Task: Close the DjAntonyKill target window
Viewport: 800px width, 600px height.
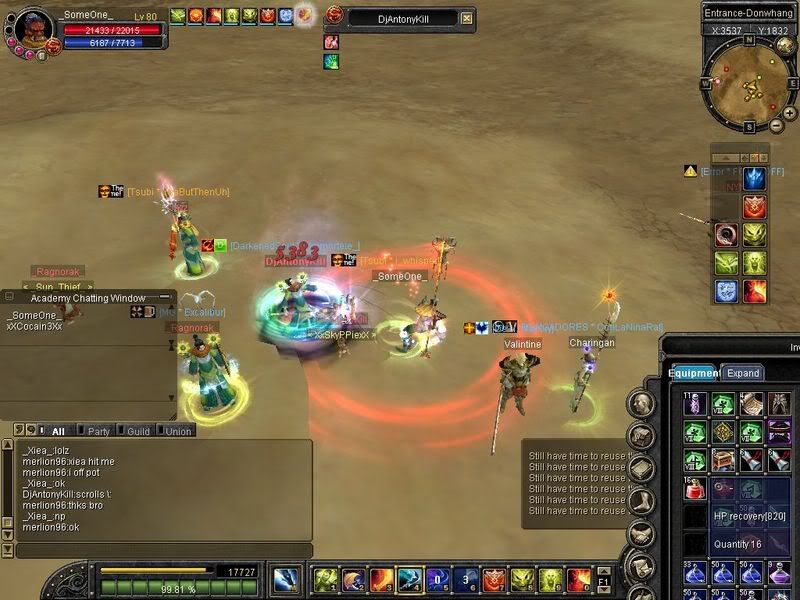Action: (x=466, y=18)
